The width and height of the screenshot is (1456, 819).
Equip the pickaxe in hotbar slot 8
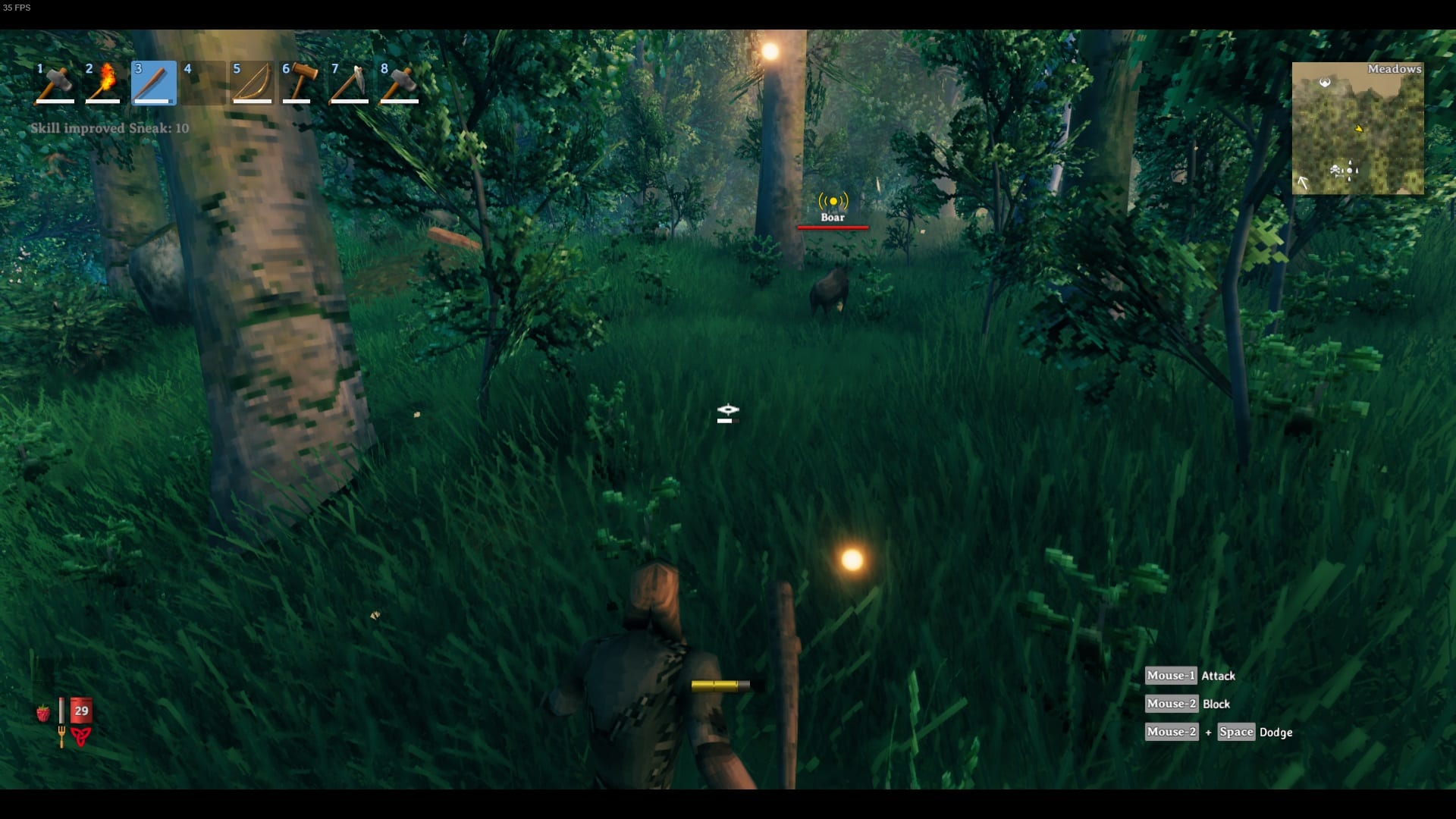398,82
